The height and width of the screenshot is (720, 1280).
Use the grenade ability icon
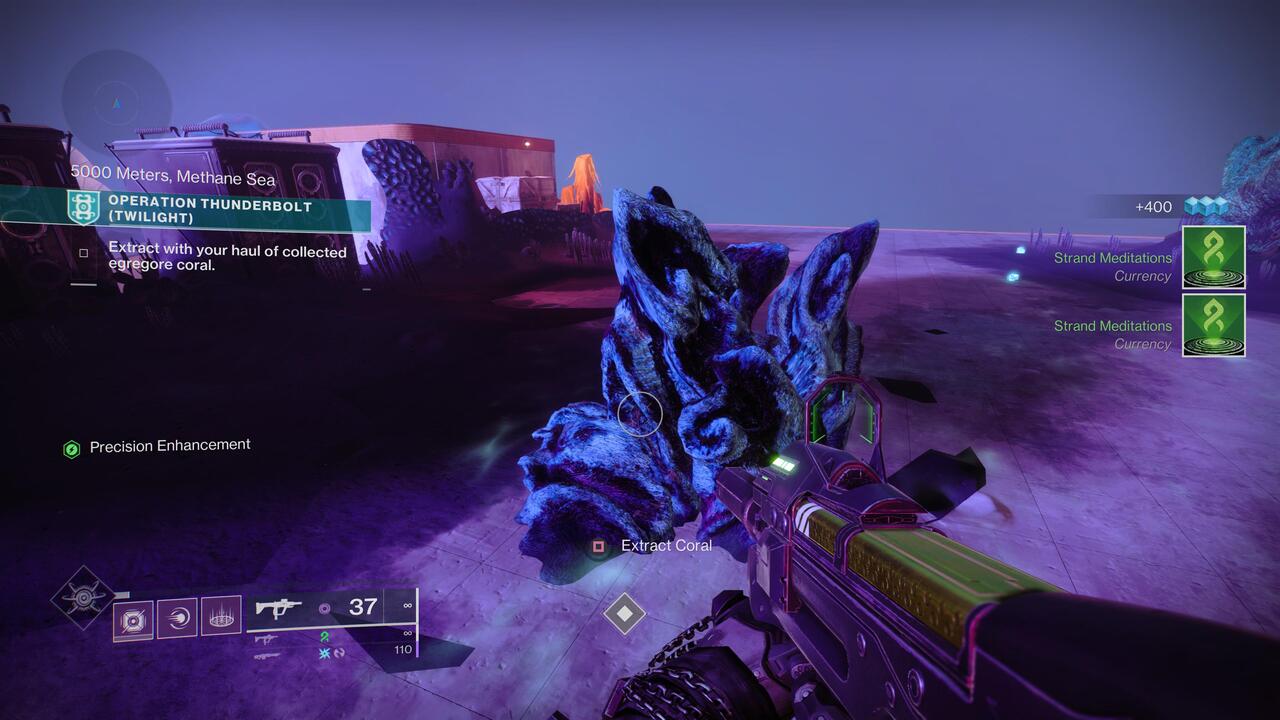click(x=133, y=620)
